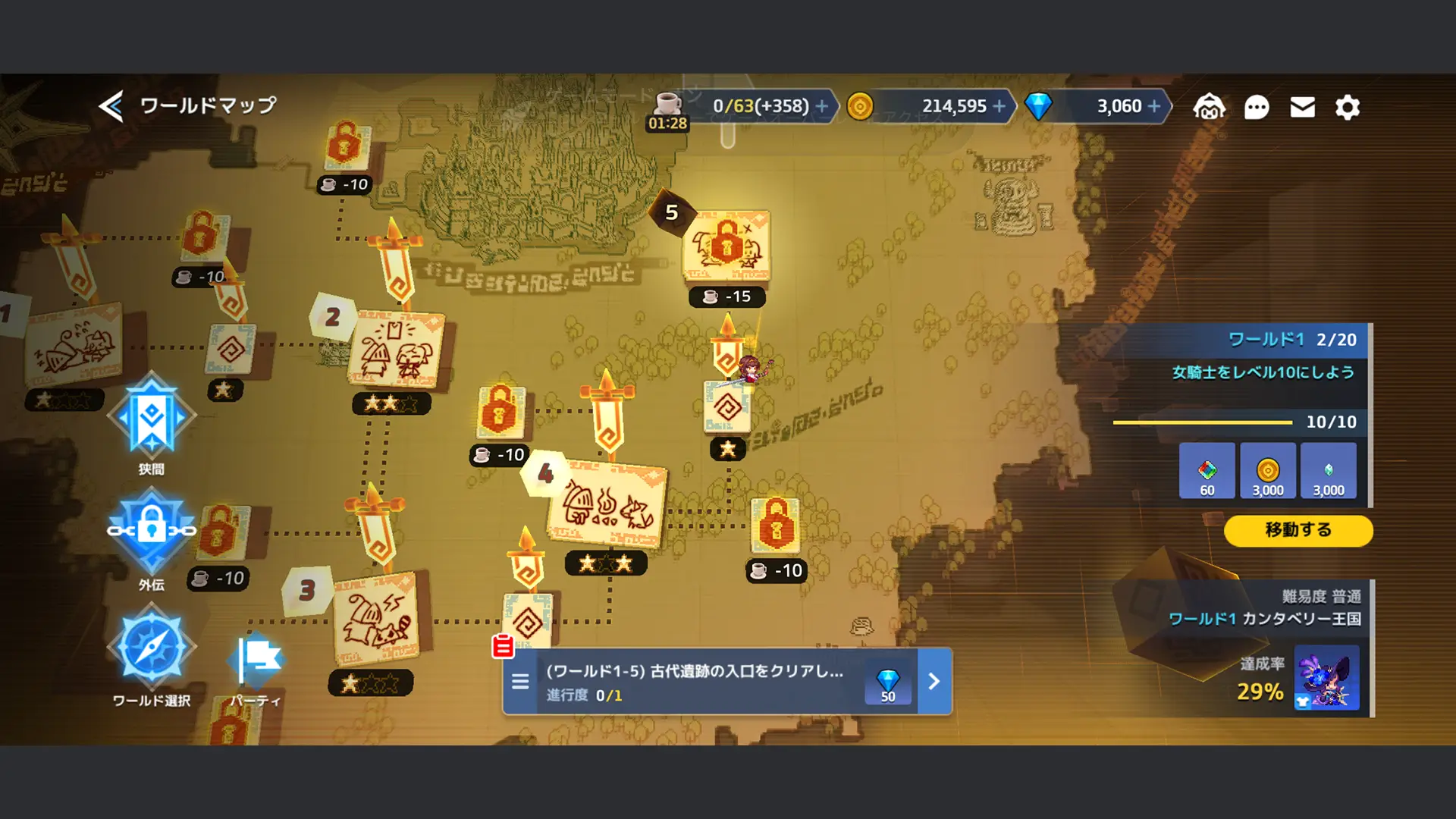Open the chat messages icon
The height and width of the screenshot is (819, 1456).
[x=1257, y=108]
